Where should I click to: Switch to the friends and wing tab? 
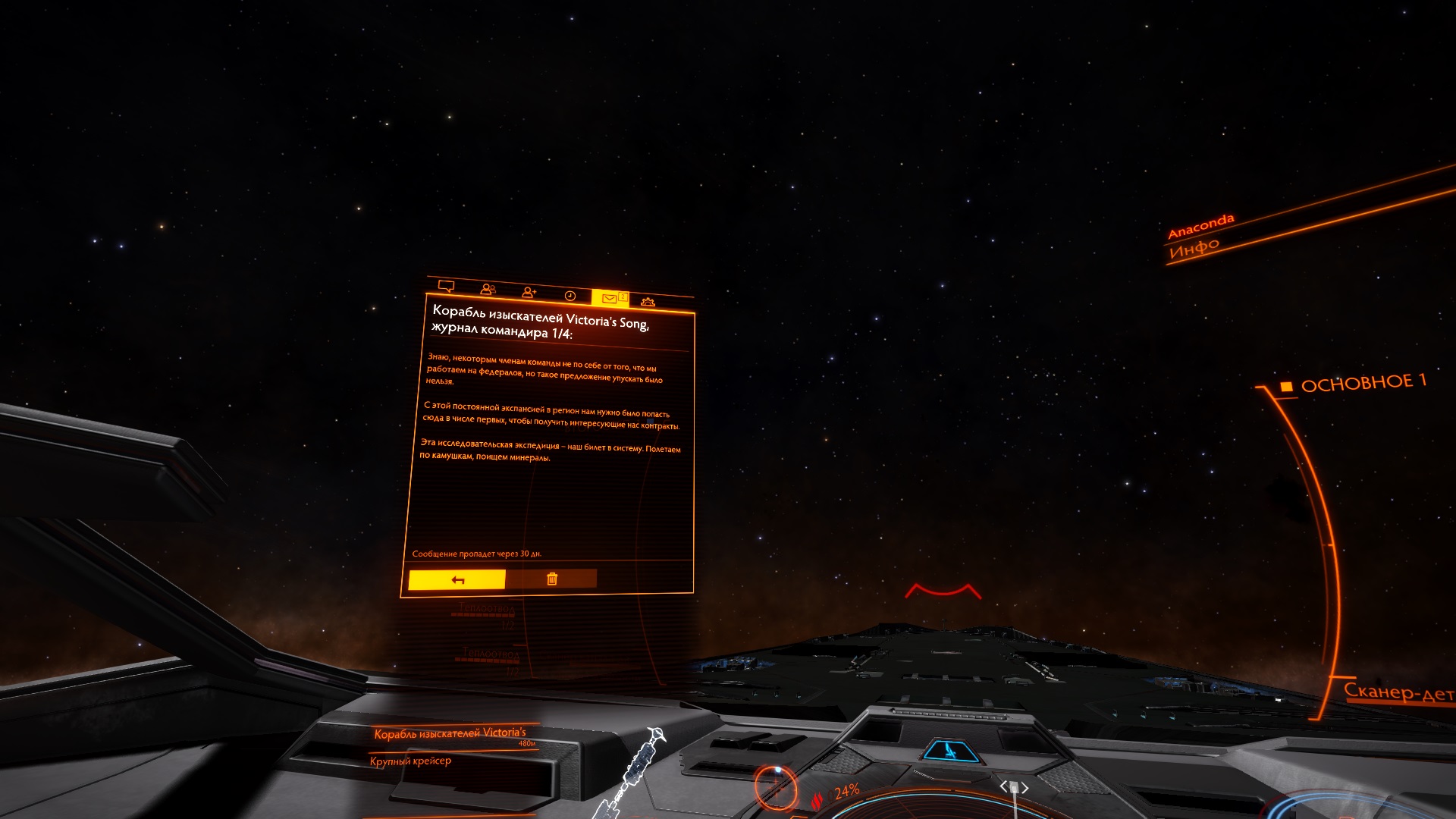488,290
